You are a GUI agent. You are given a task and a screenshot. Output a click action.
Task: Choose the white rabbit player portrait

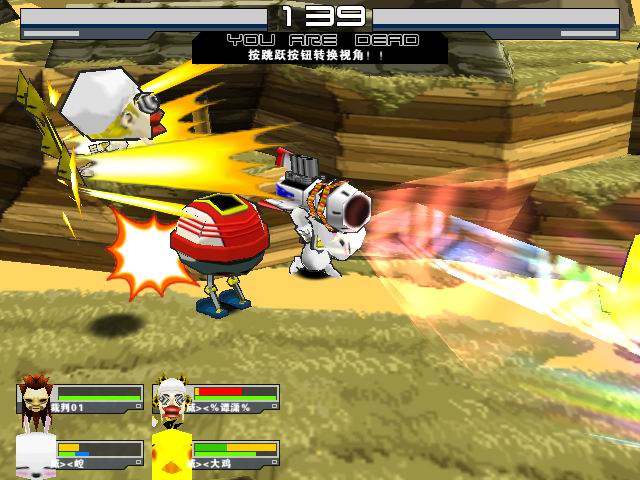pos(37,455)
